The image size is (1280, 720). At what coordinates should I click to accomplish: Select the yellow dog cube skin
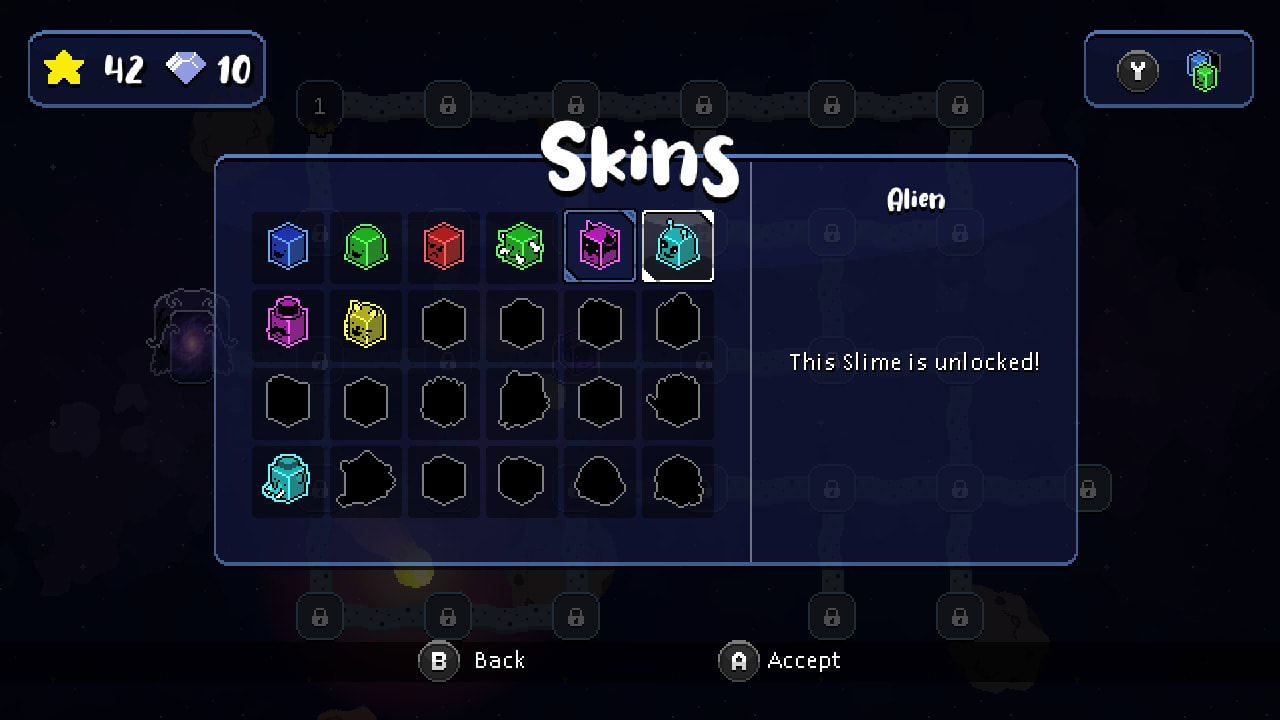tap(366, 324)
